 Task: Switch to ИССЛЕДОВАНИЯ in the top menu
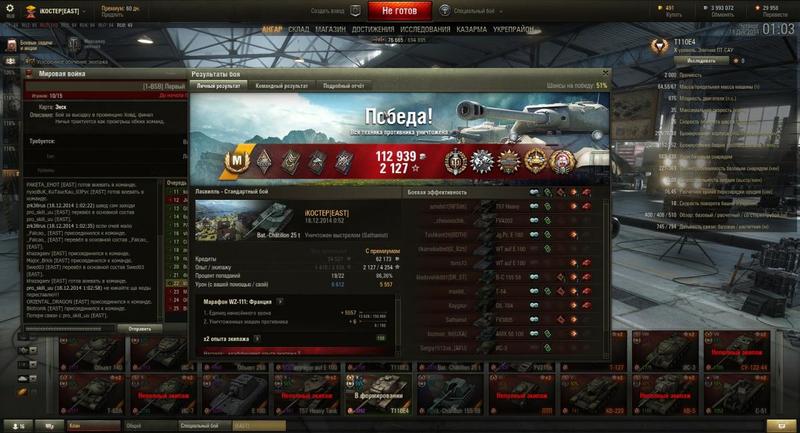pyautogui.click(x=425, y=30)
